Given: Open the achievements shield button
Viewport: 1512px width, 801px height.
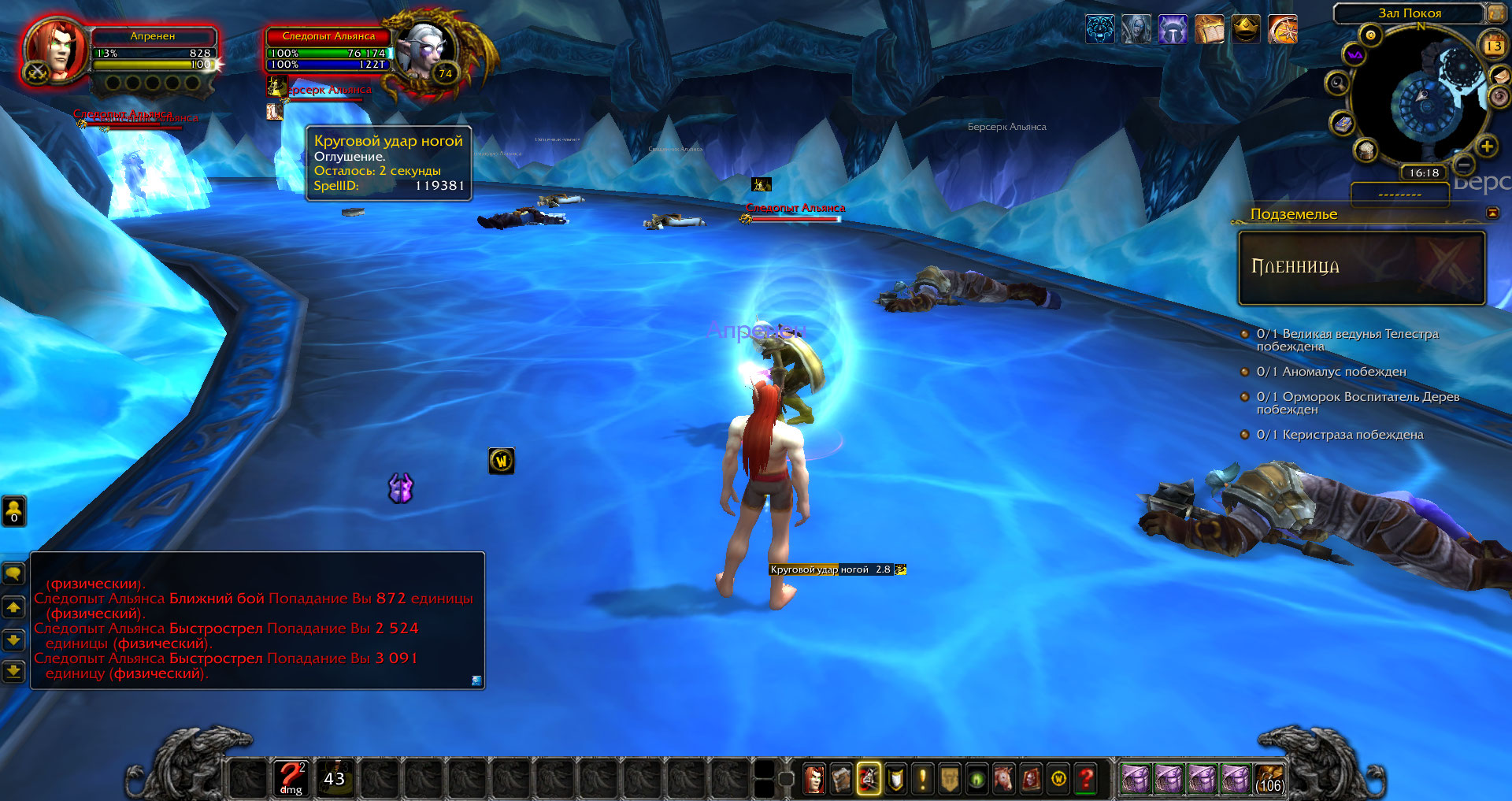Looking at the screenshot, I should point(896,779).
